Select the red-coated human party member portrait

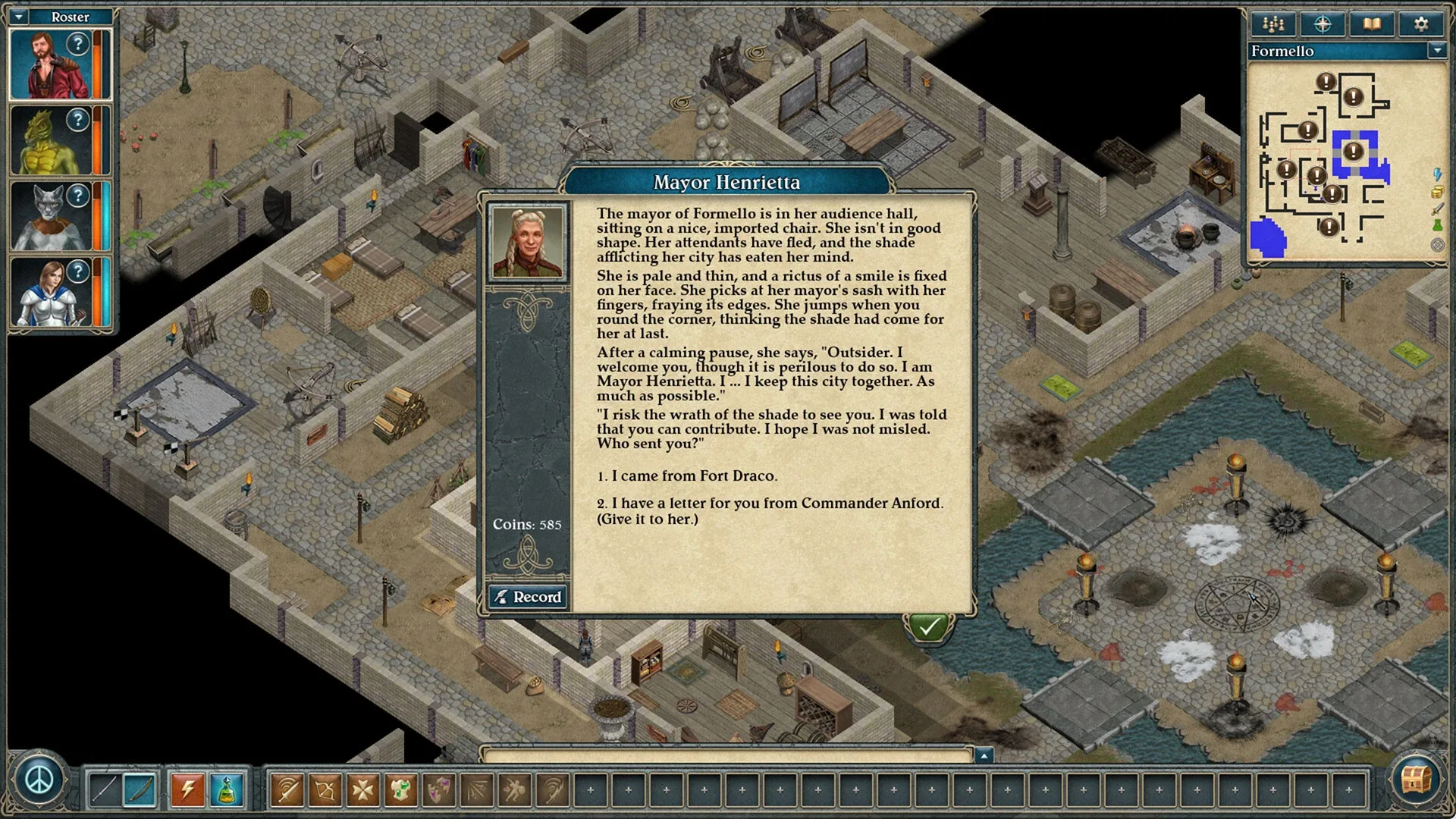[x=50, y=65]
